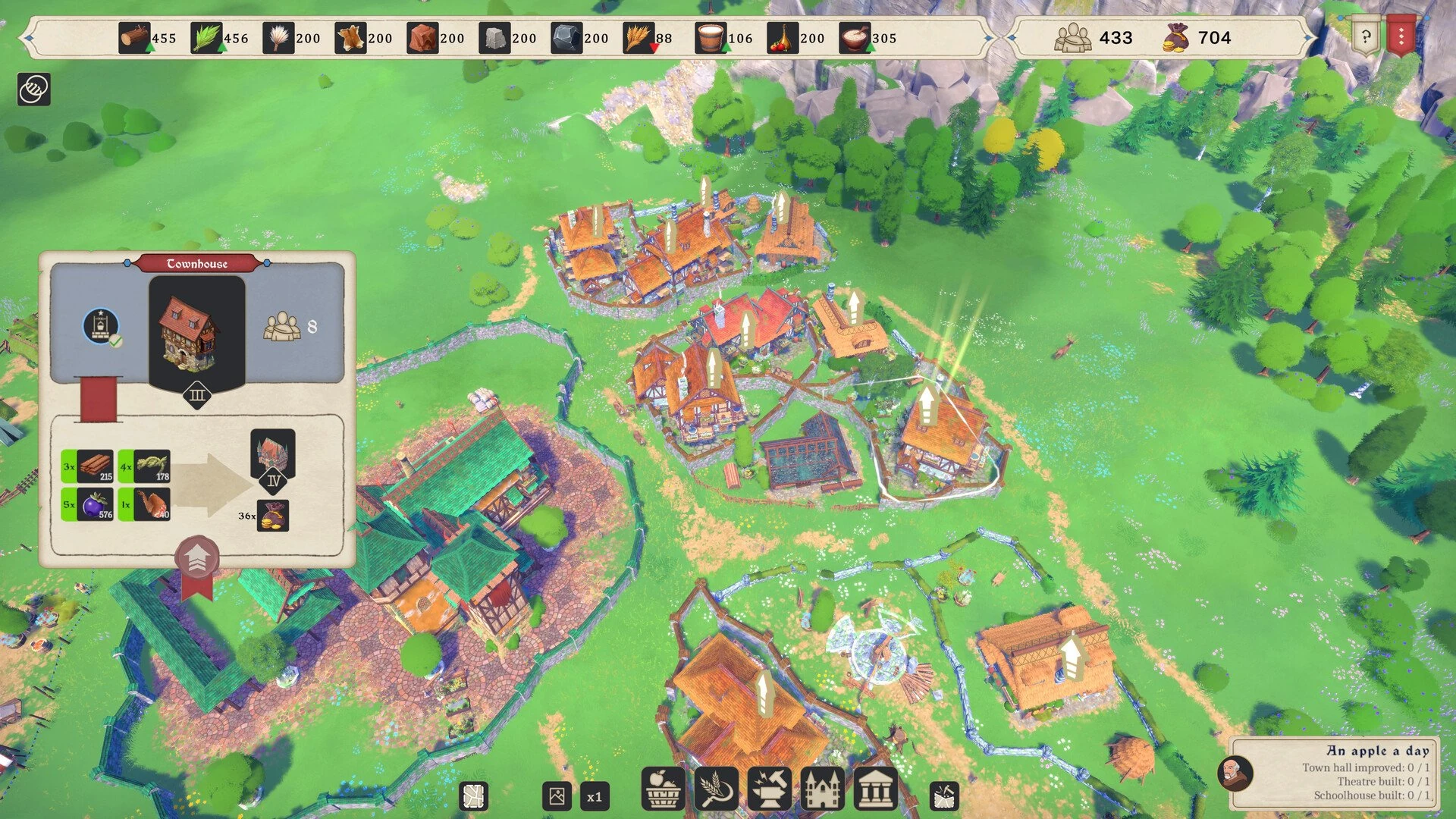
Task: Click the screenshot photo icon near game speed
Action: coord(556,795)
